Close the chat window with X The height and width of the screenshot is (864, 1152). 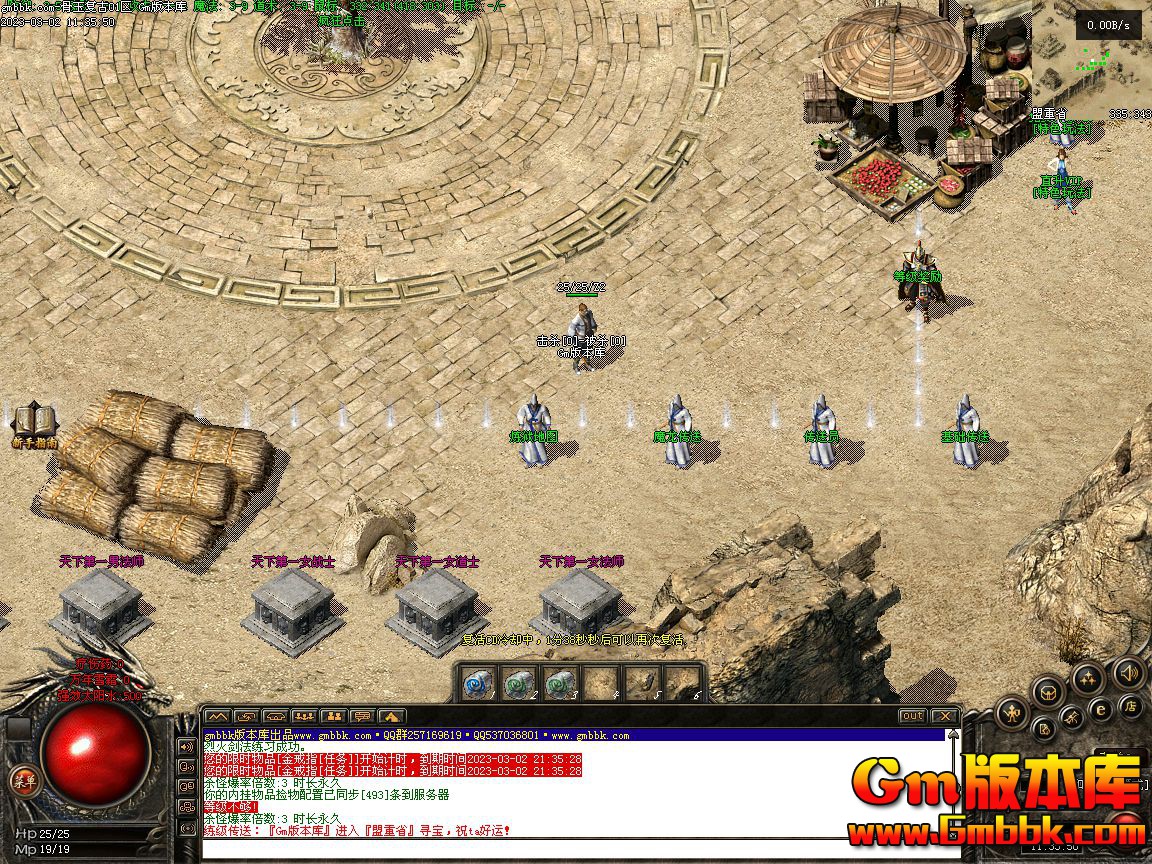point(944,716)
